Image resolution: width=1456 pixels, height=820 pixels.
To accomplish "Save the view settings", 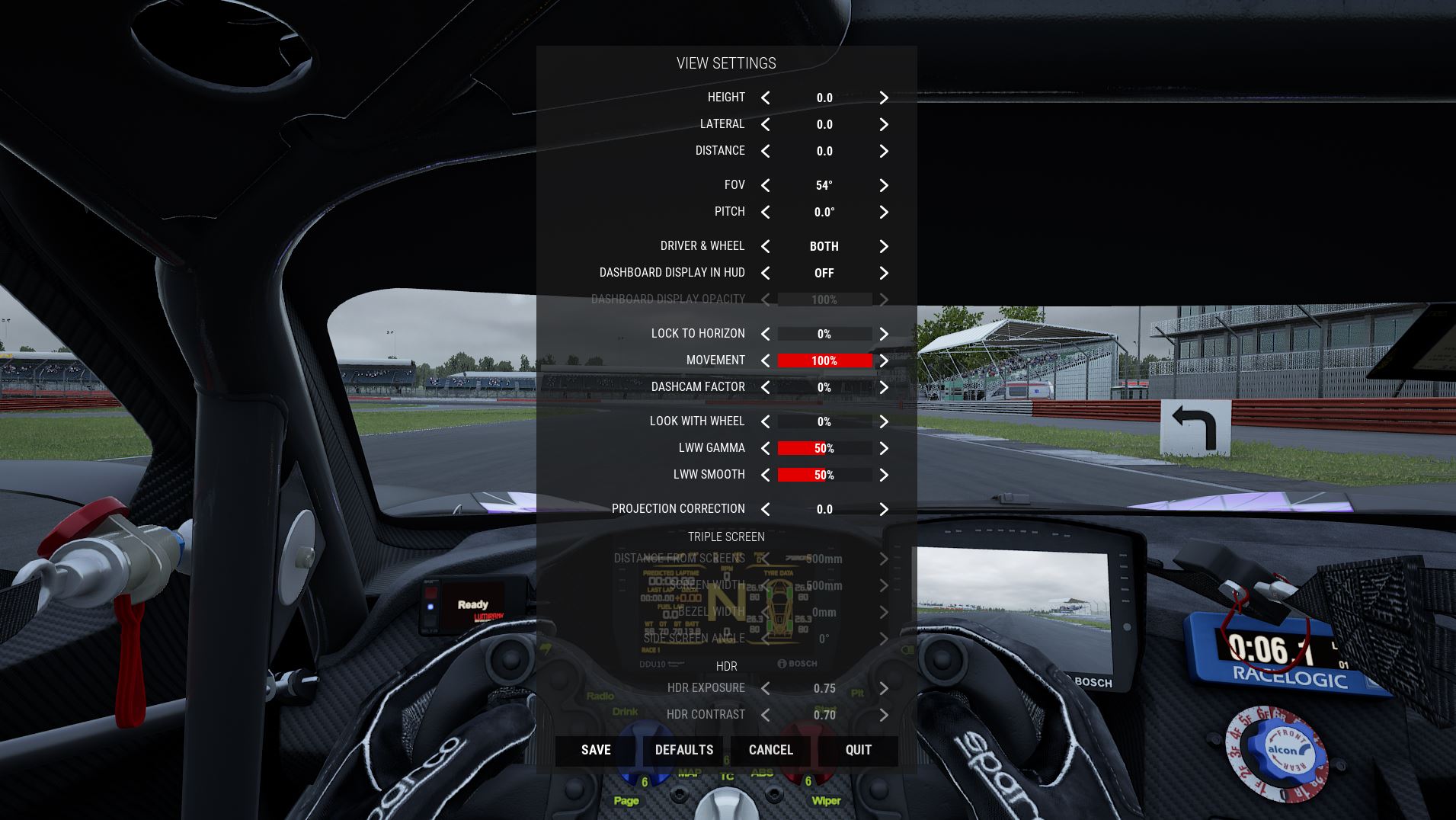I will (x=596, y=750).
